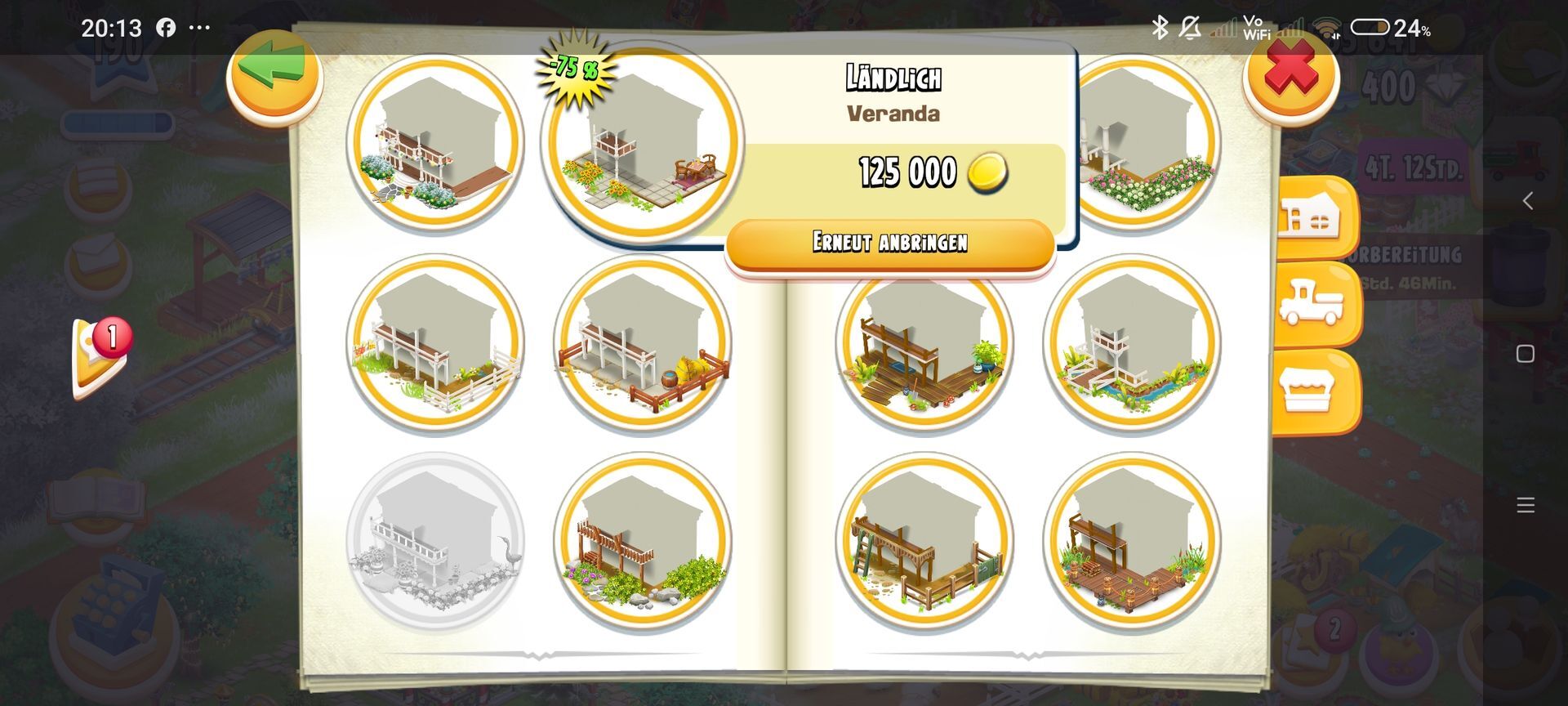The height and width of the screenshot is (706, 1568).
Task: Go back with the green arrow button
Action: click(274, 76)
